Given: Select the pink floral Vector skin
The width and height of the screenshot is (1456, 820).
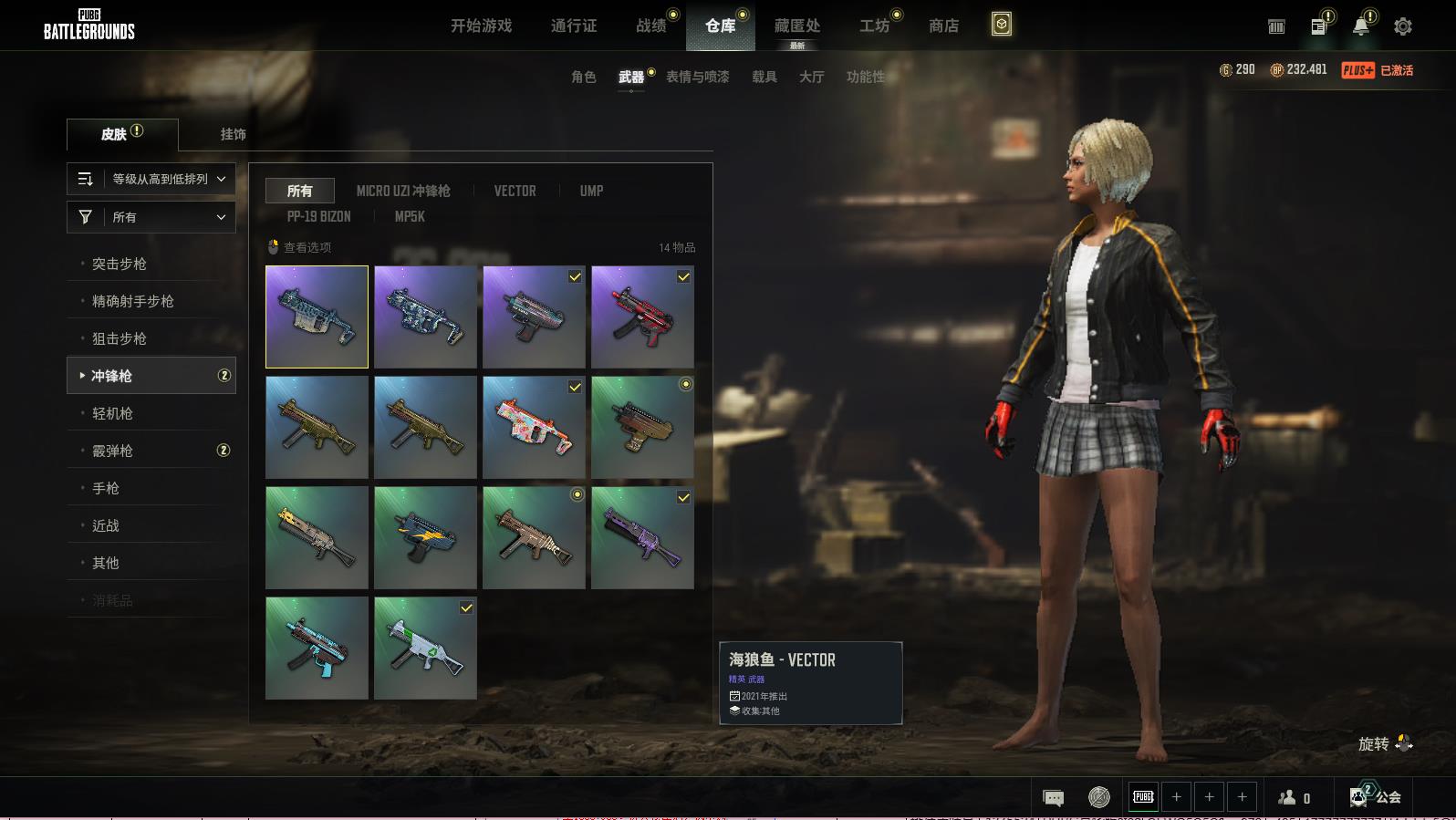Looking at the screenshot, I should pyautogui.click(x=534, y=427).
